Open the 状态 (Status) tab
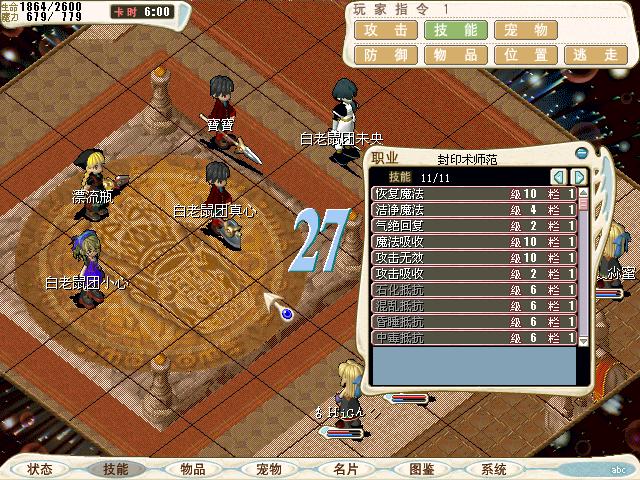 [41, 468]
